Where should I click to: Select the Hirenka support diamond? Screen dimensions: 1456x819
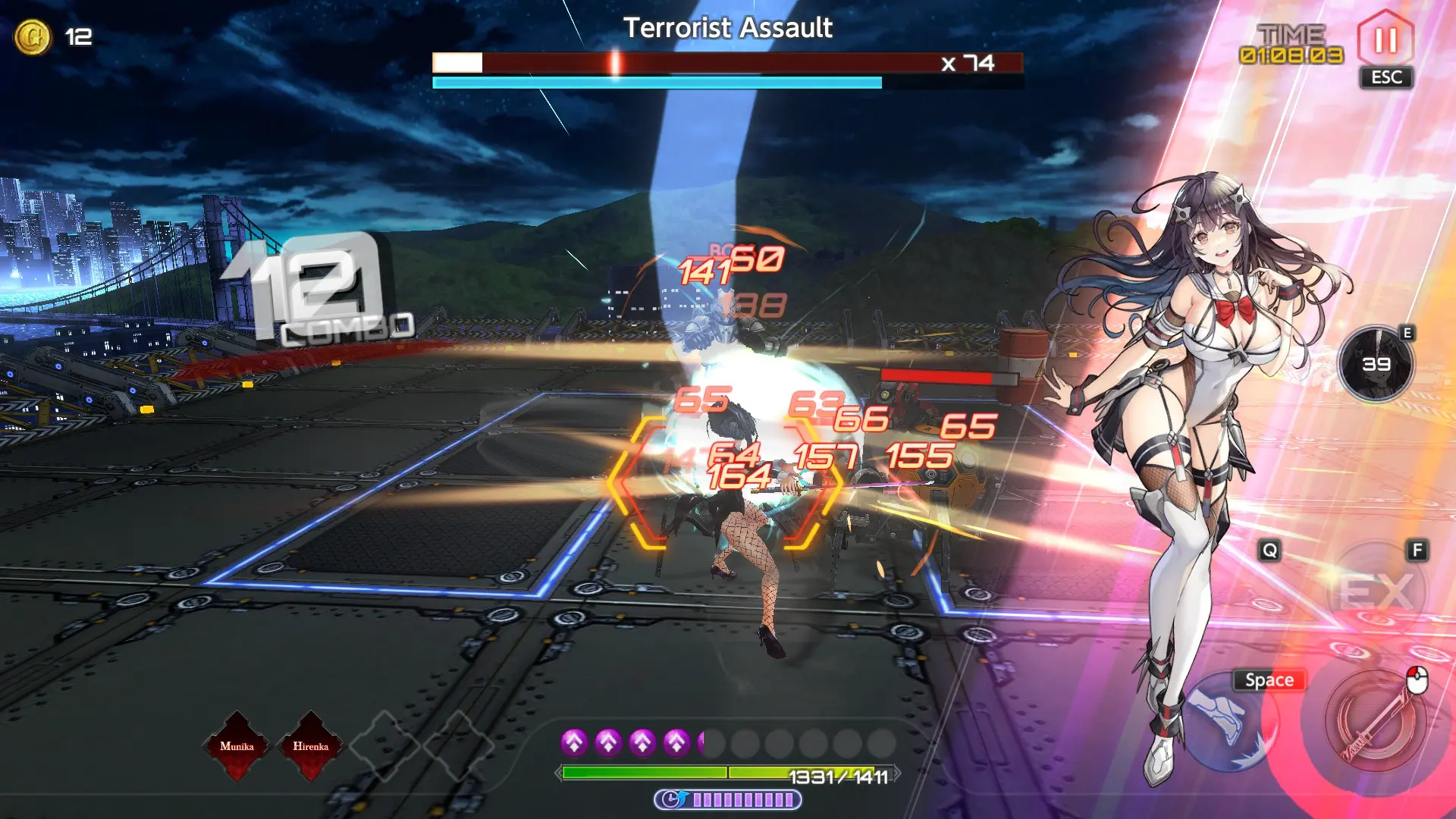coord(311,746)
